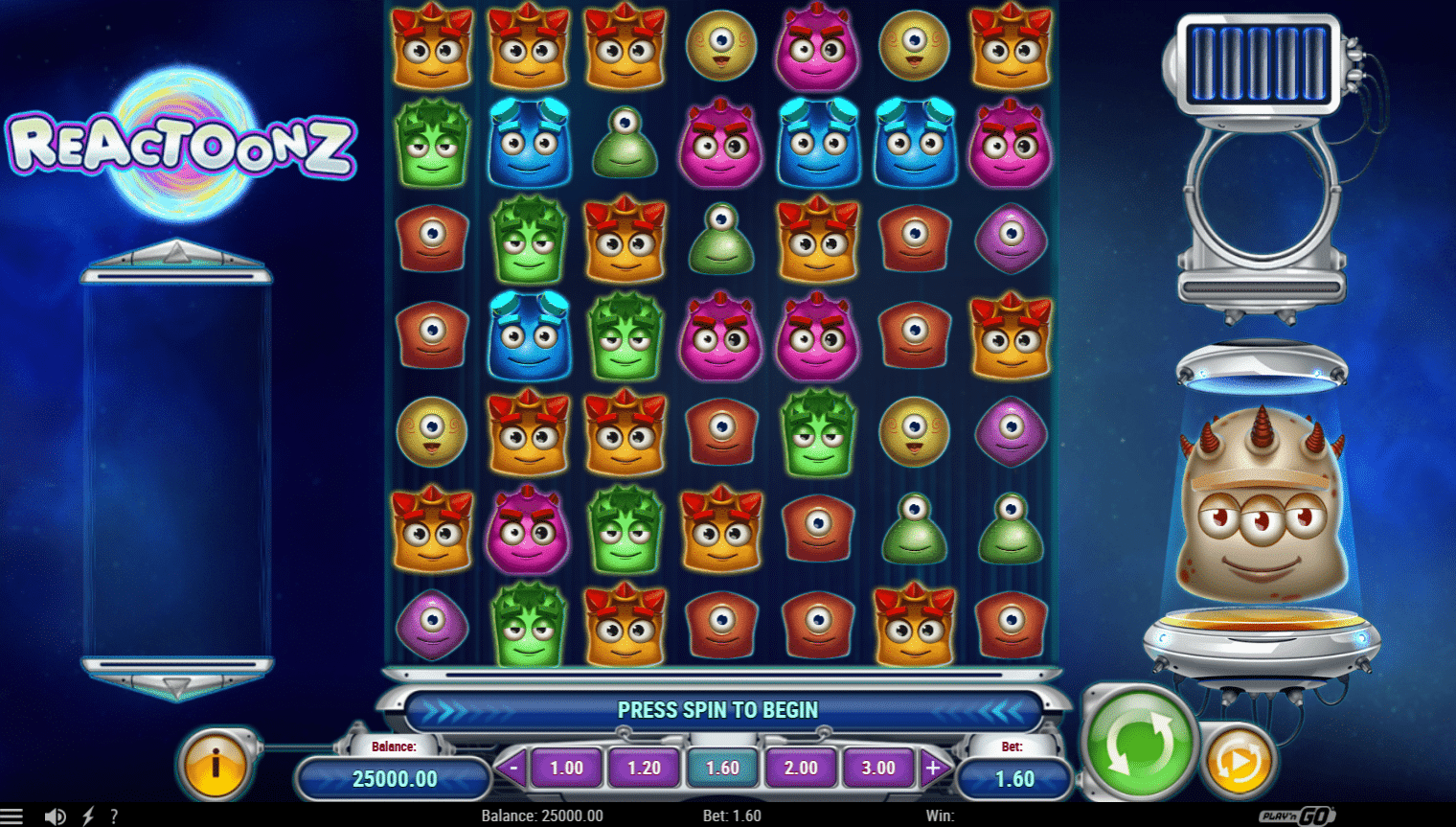The height and width of the screenshot is (827, 1456).
Task: Increase bet with the plus arrow
Action: (x=930, y=768)
